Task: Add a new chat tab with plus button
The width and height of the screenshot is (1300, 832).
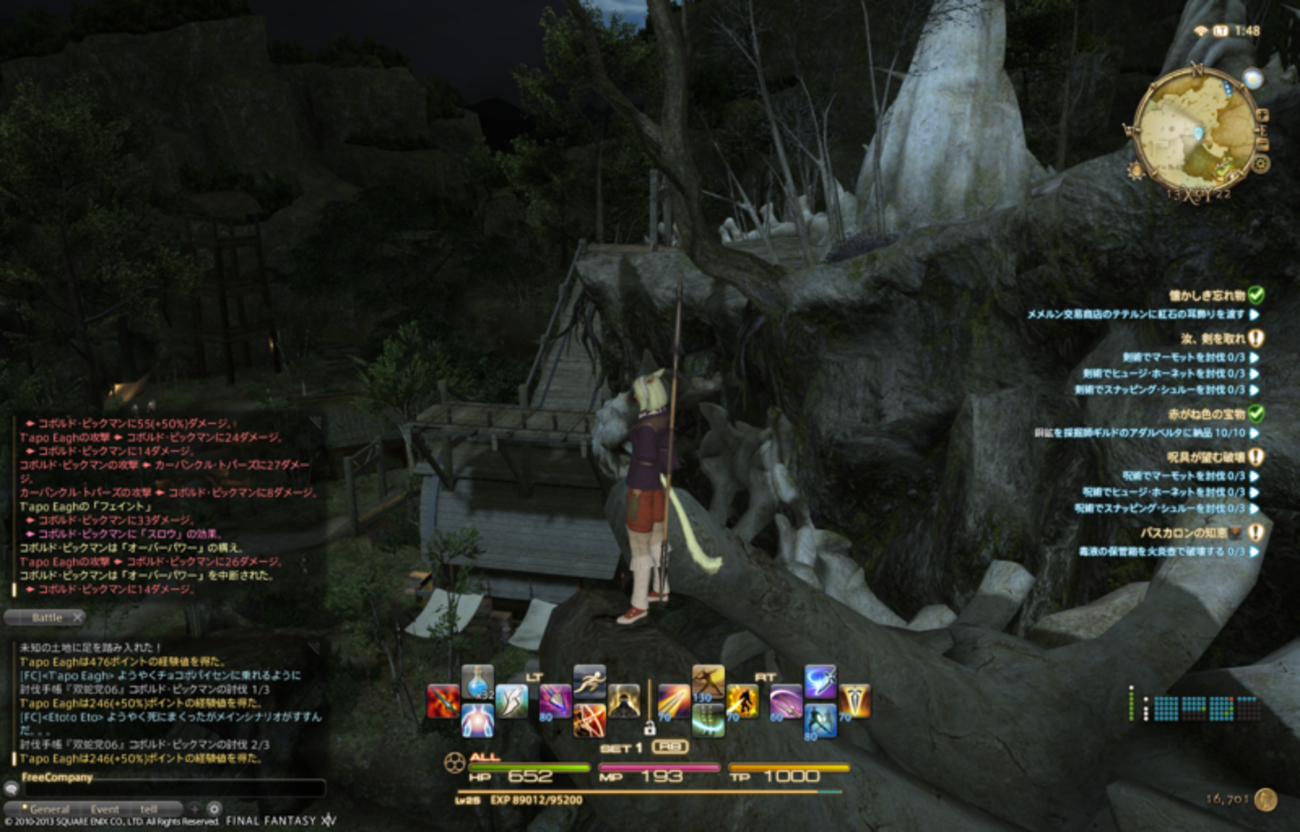Action: 193,808
